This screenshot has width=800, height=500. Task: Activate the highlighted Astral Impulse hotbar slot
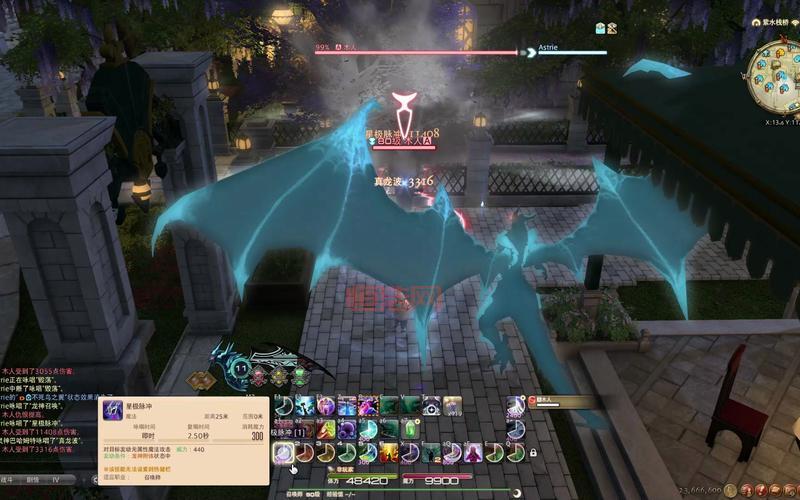283,453
